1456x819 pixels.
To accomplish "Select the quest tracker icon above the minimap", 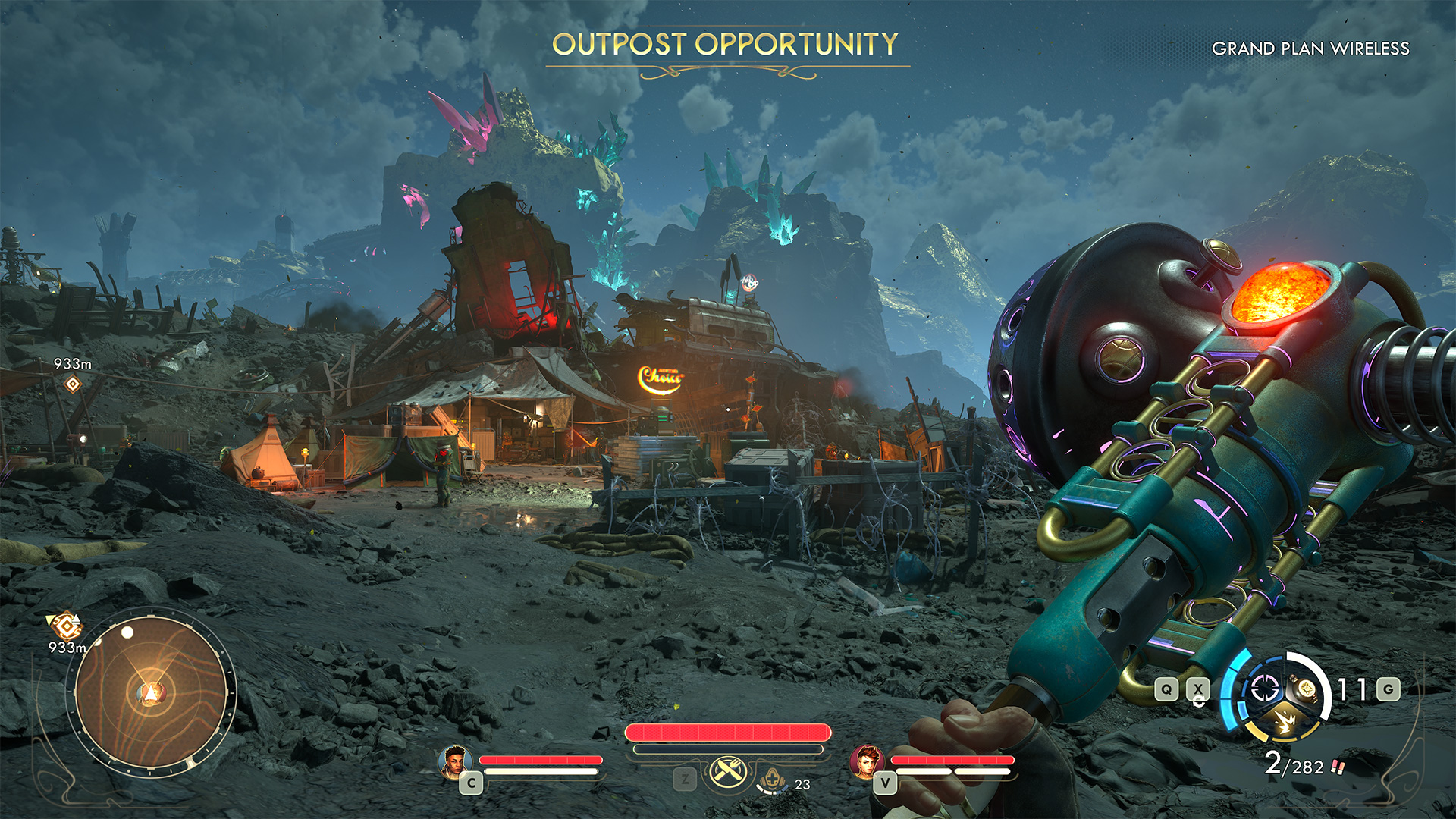I will (x=67, y=626).
